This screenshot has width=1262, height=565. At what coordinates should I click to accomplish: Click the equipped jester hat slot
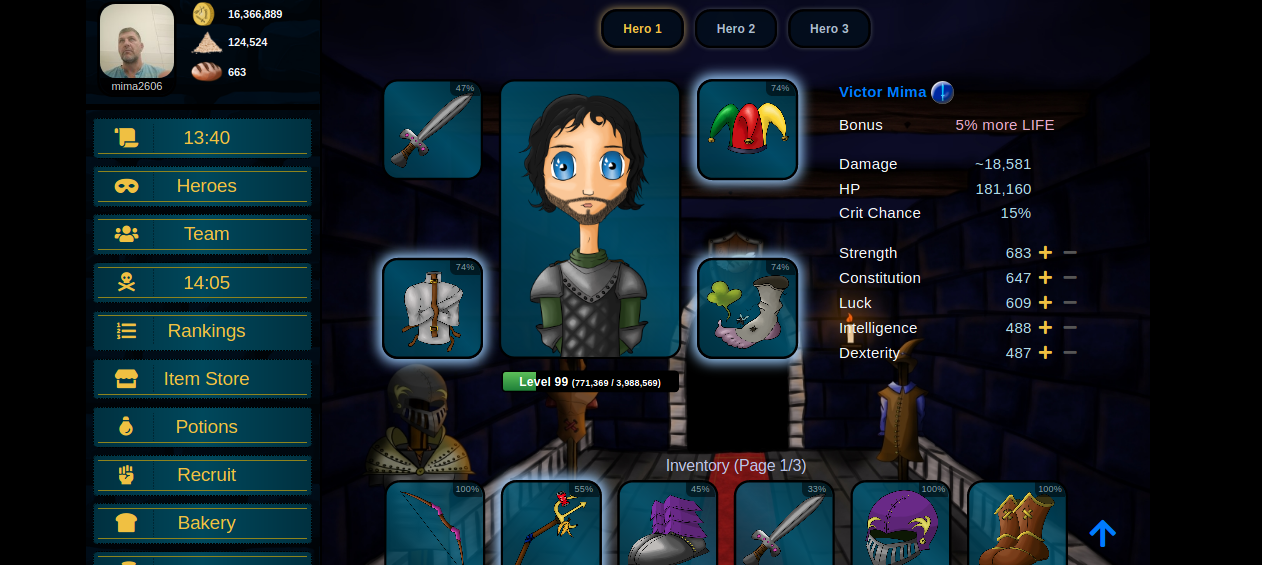tap(747, 130)
